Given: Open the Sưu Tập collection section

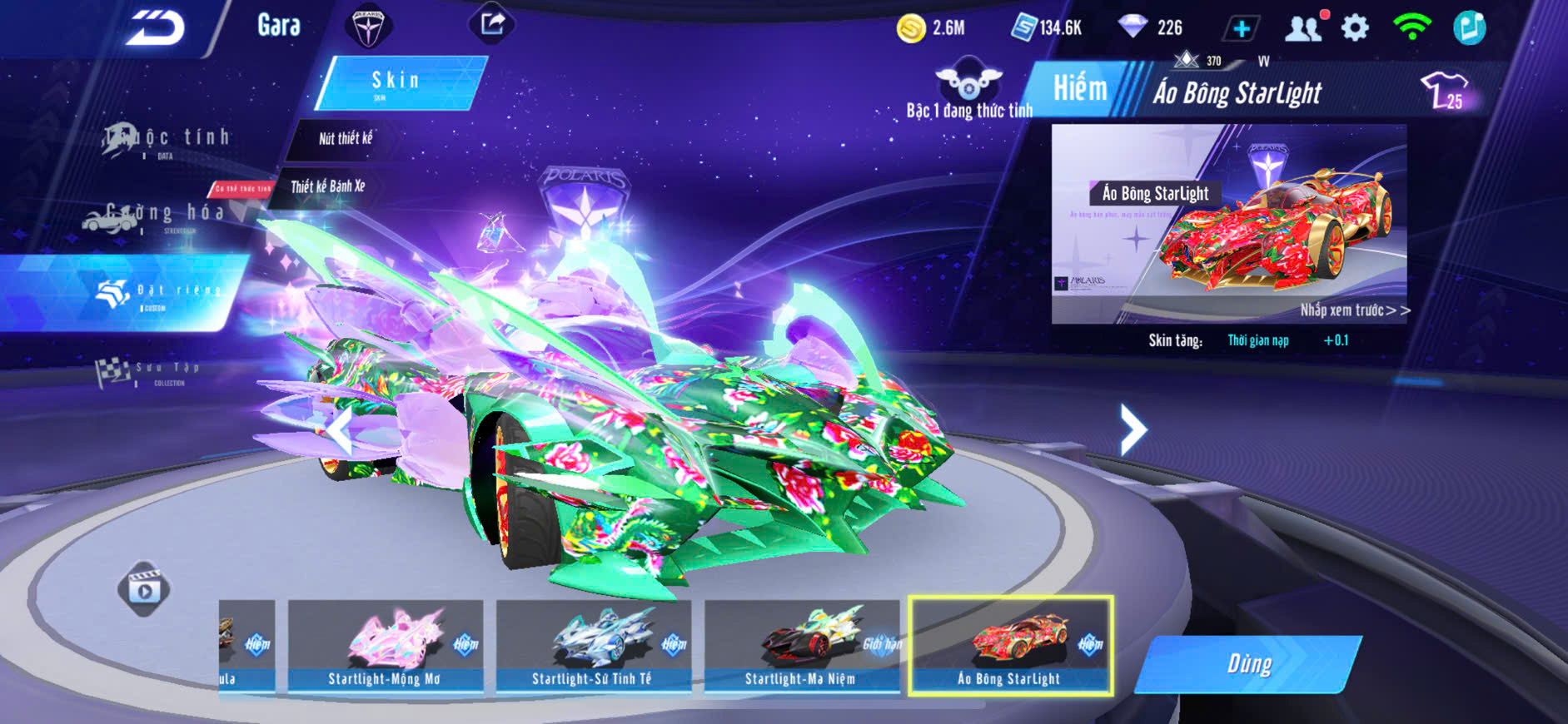Looking at the screenshot, I should (x=150, y=372).
